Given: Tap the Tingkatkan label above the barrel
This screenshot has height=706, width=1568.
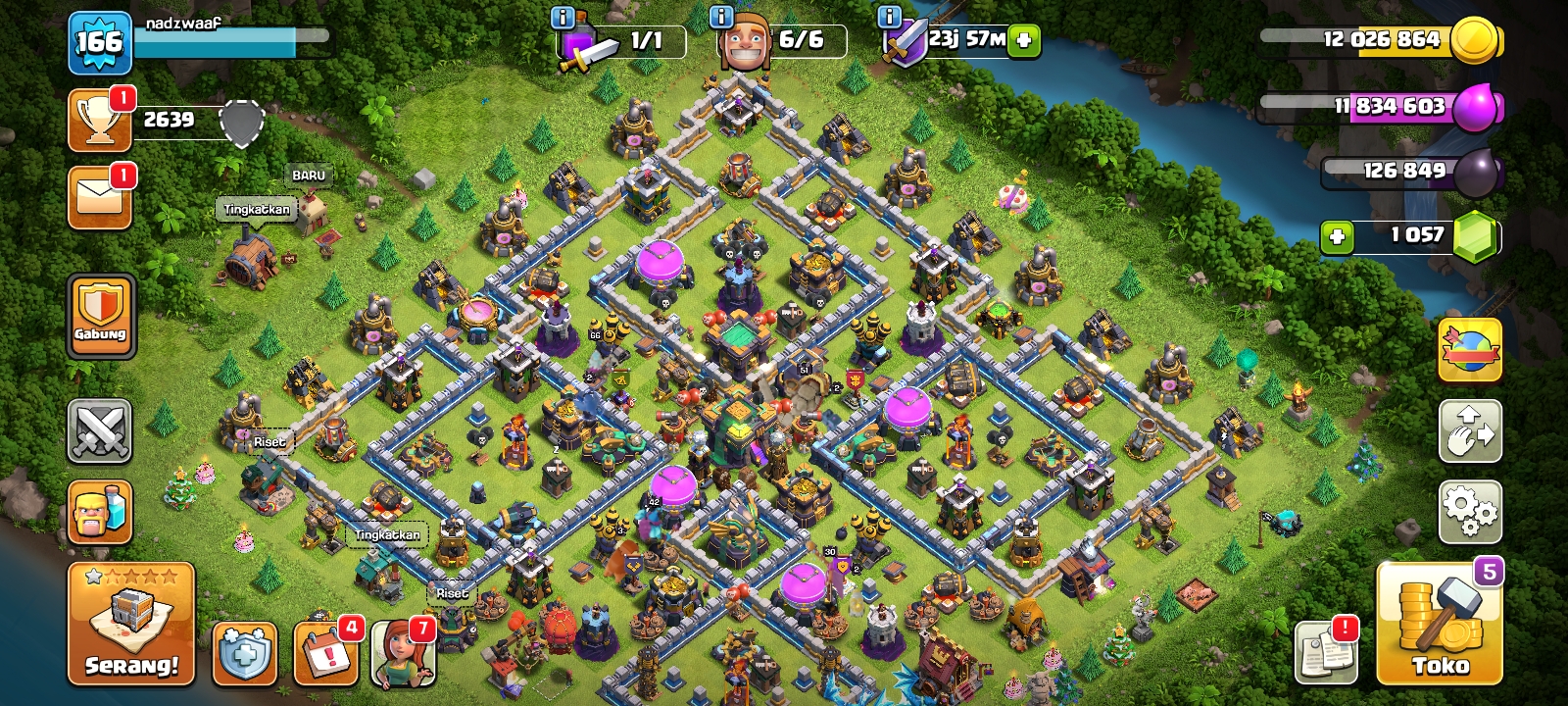Looking at the screenshot, I should click(257, 209).
